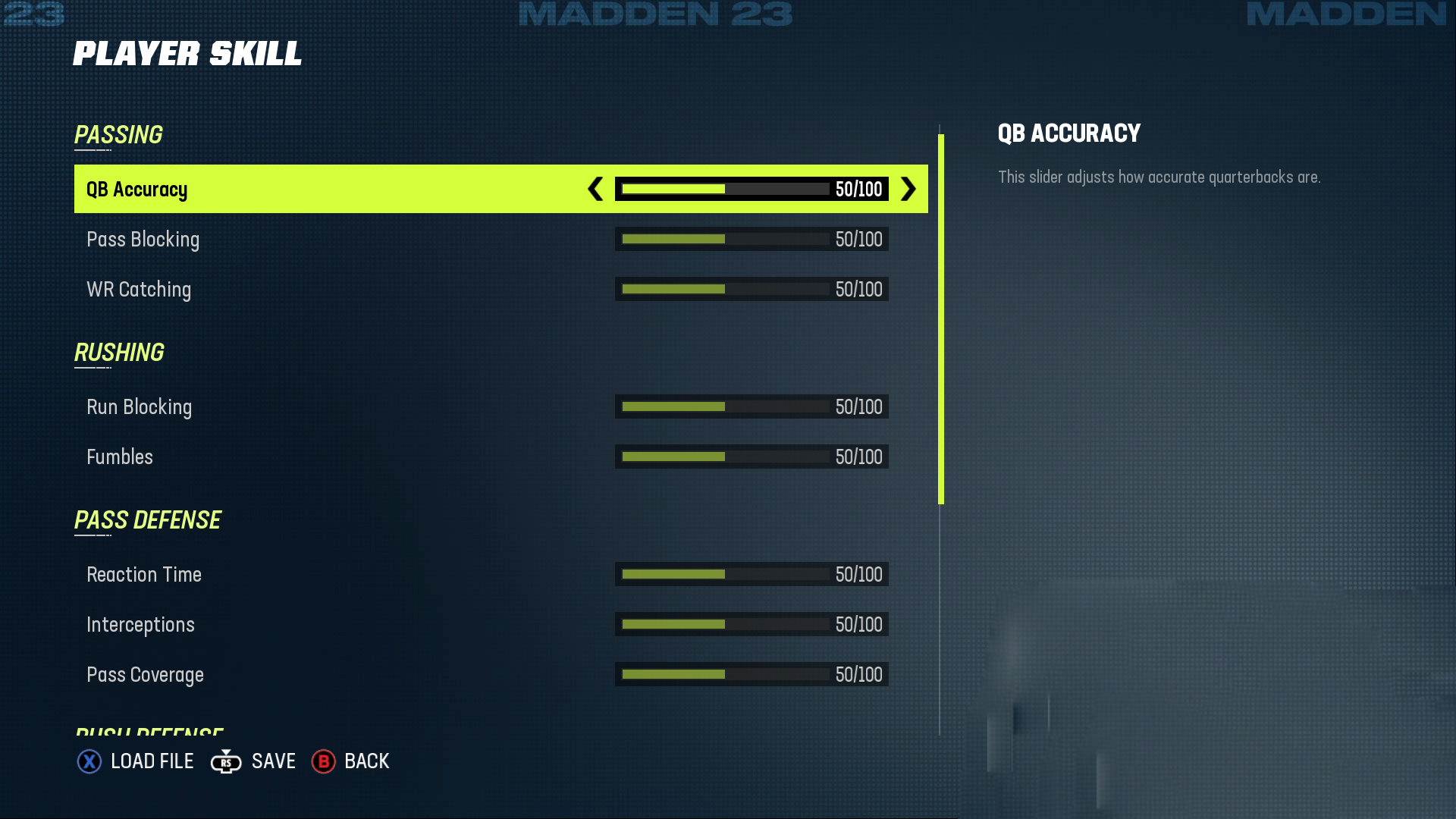
Task: Click the PASSING section header
Action: coord(118,135)
